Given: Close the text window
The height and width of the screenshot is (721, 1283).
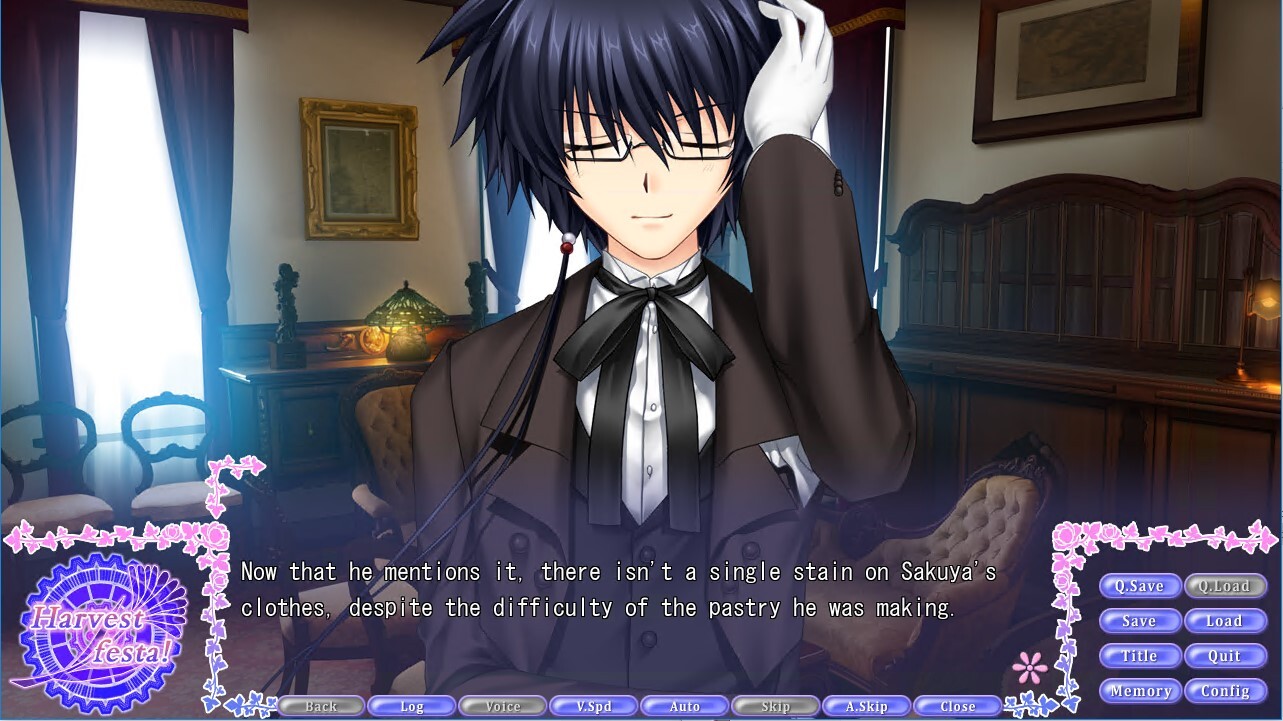Looking at the screenshot, I should tap(955, 705).
